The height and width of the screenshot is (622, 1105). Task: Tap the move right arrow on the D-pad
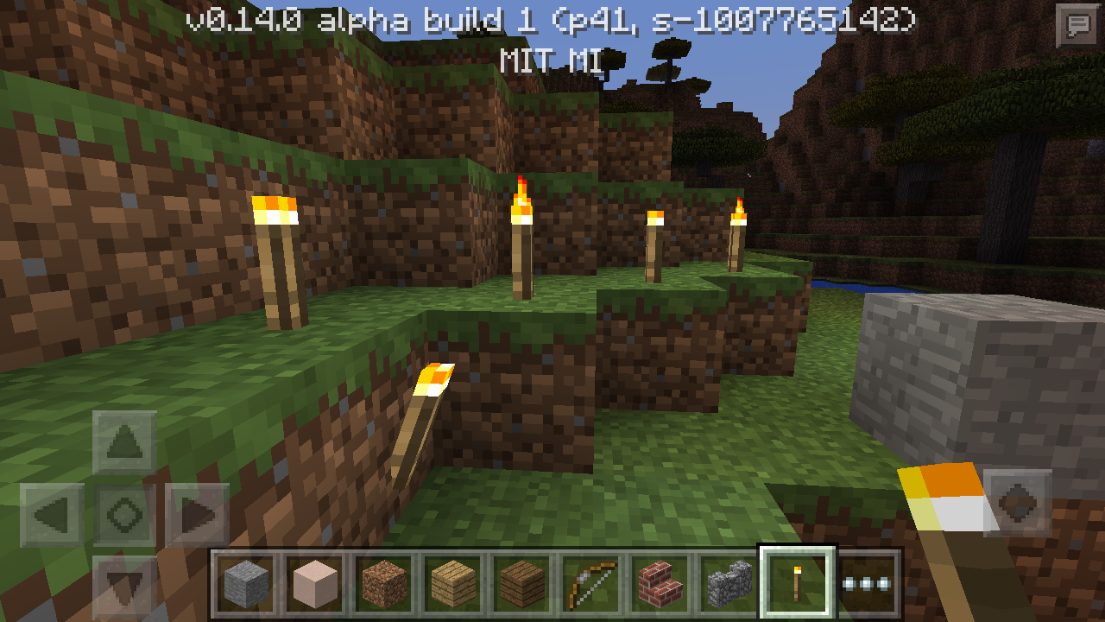tap(197, 516)
